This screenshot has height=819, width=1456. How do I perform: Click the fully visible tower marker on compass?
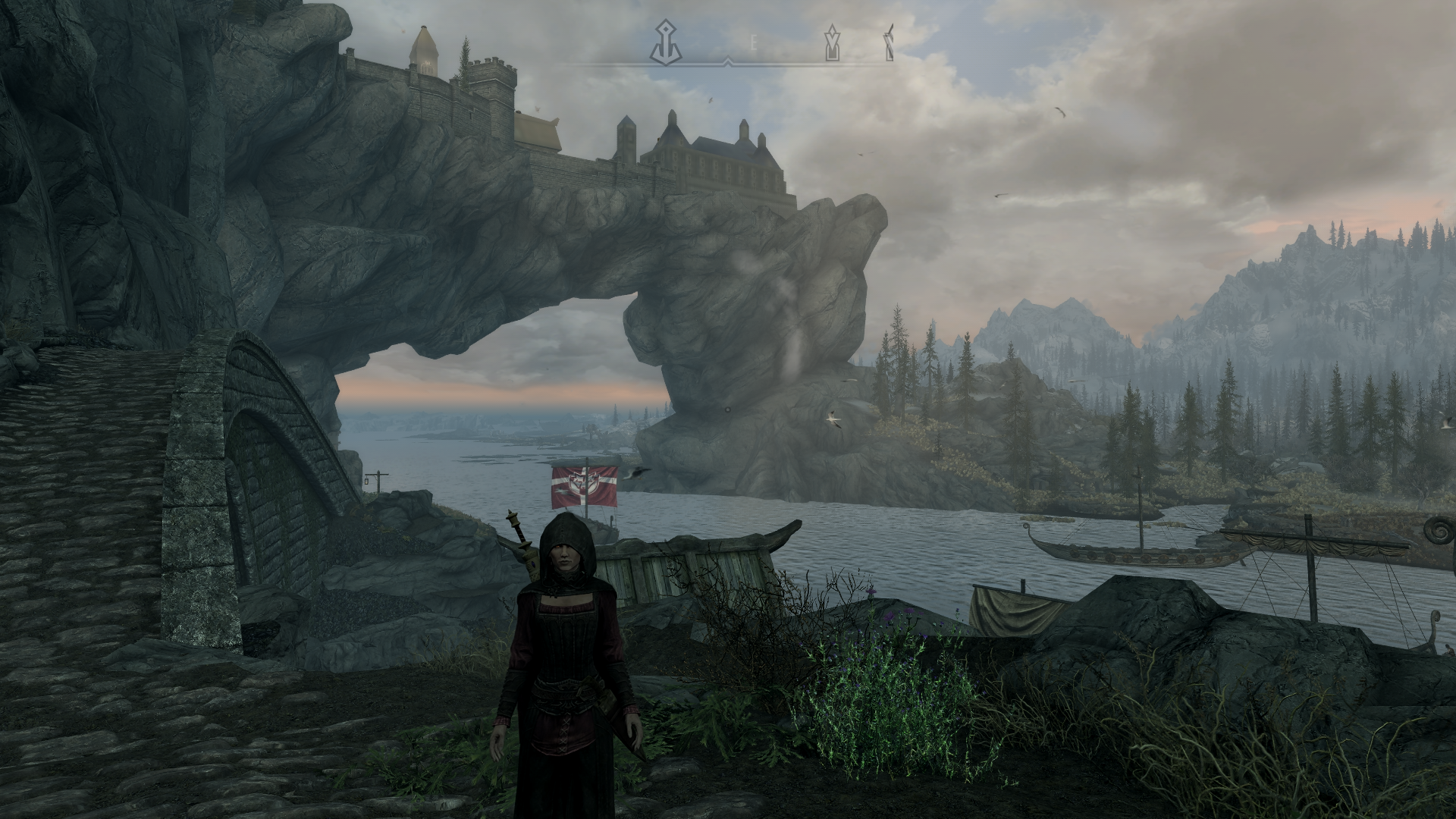[833, 42]
